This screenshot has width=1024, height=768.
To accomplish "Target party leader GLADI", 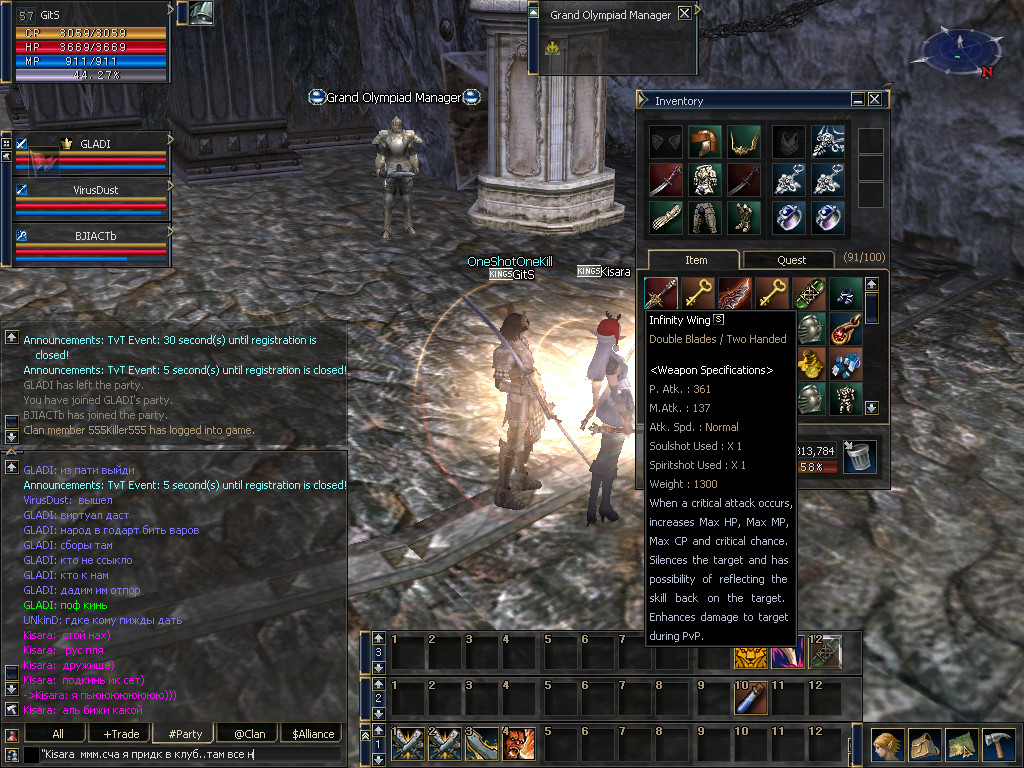I will coord(95,143).
